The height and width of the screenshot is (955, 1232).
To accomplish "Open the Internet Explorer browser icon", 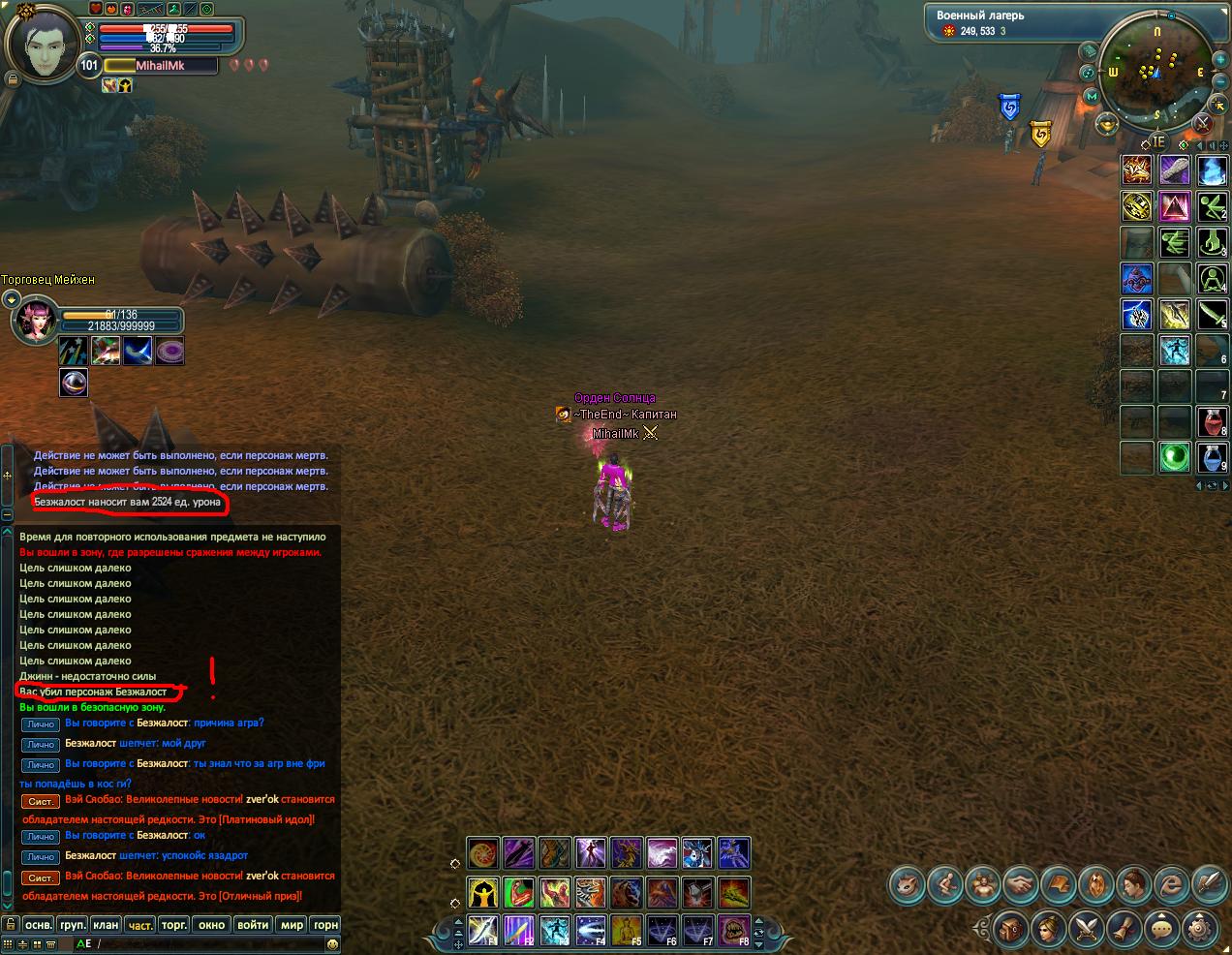I will click(x=1173, y=883).
